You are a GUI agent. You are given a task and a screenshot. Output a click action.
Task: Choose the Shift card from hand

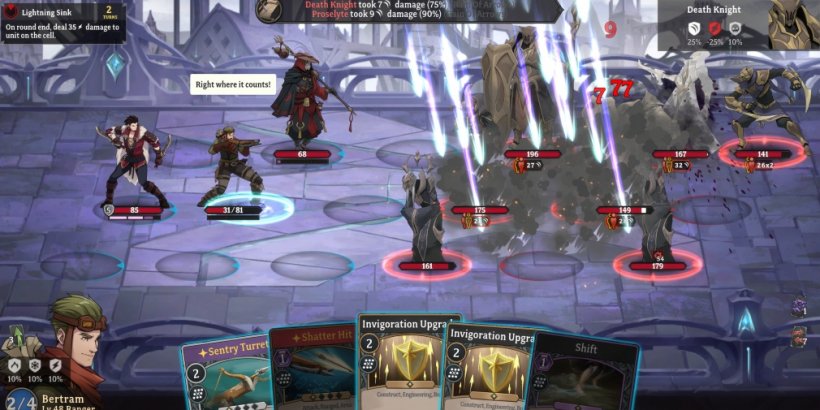click(587, 372)
